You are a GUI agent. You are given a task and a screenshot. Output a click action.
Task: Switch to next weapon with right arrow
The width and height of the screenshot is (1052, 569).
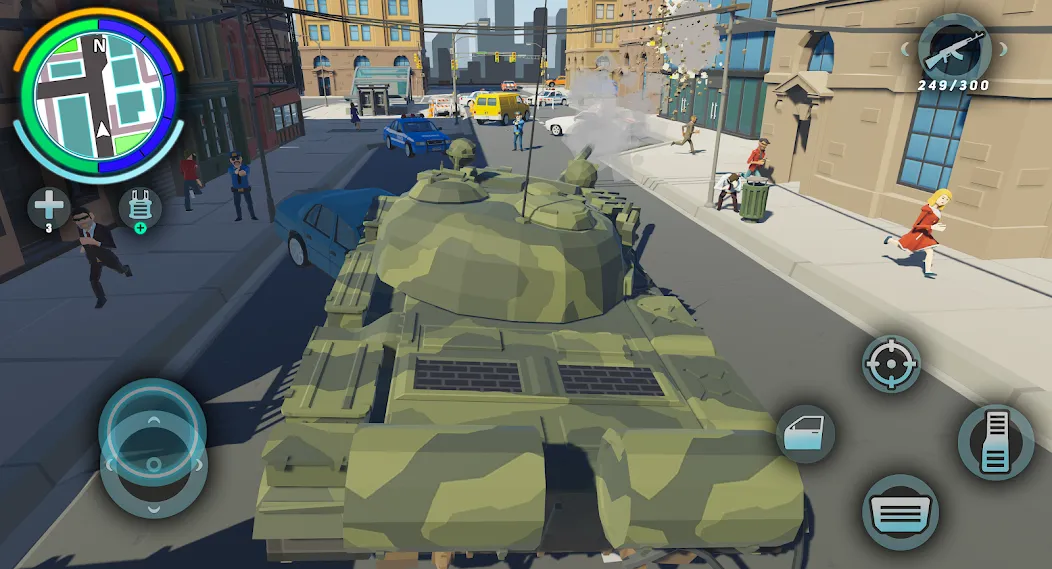[x=1005, y=48]
